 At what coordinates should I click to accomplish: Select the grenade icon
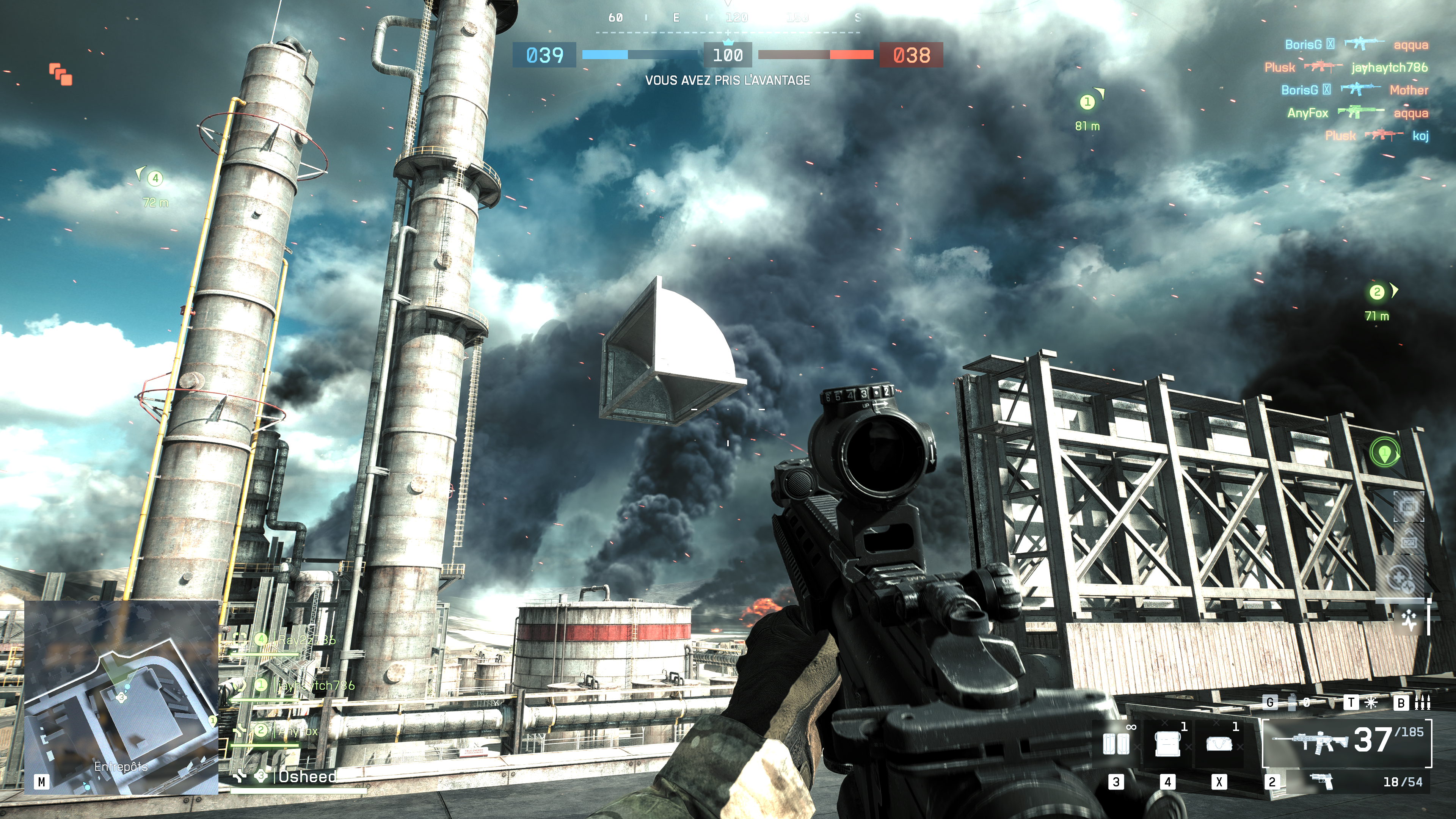pyautogui.click(x=1292, y=703)
